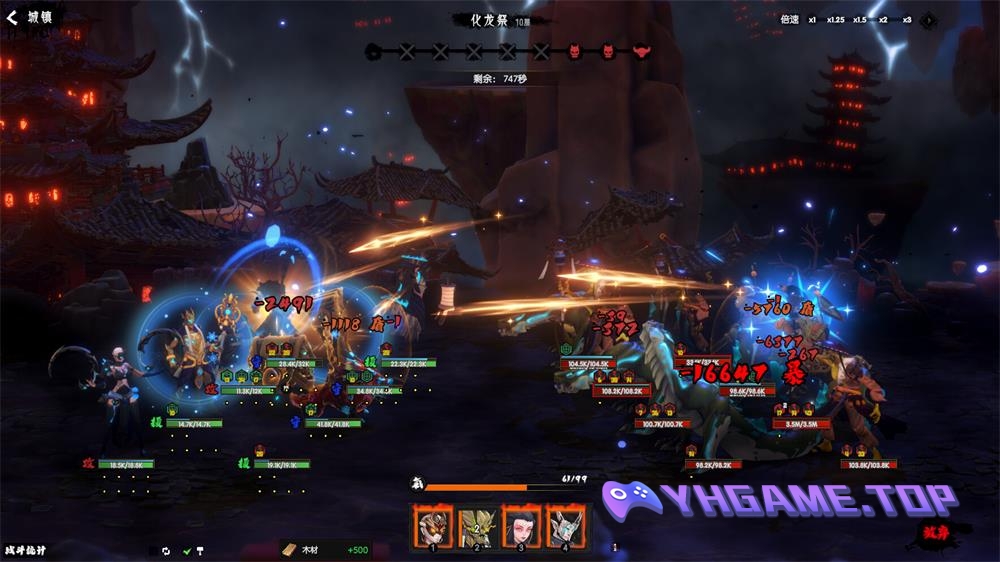Click the arrow button beside speed options
Screen dimensions: 1000x562
pyautogui.click(x=928, y=19)
